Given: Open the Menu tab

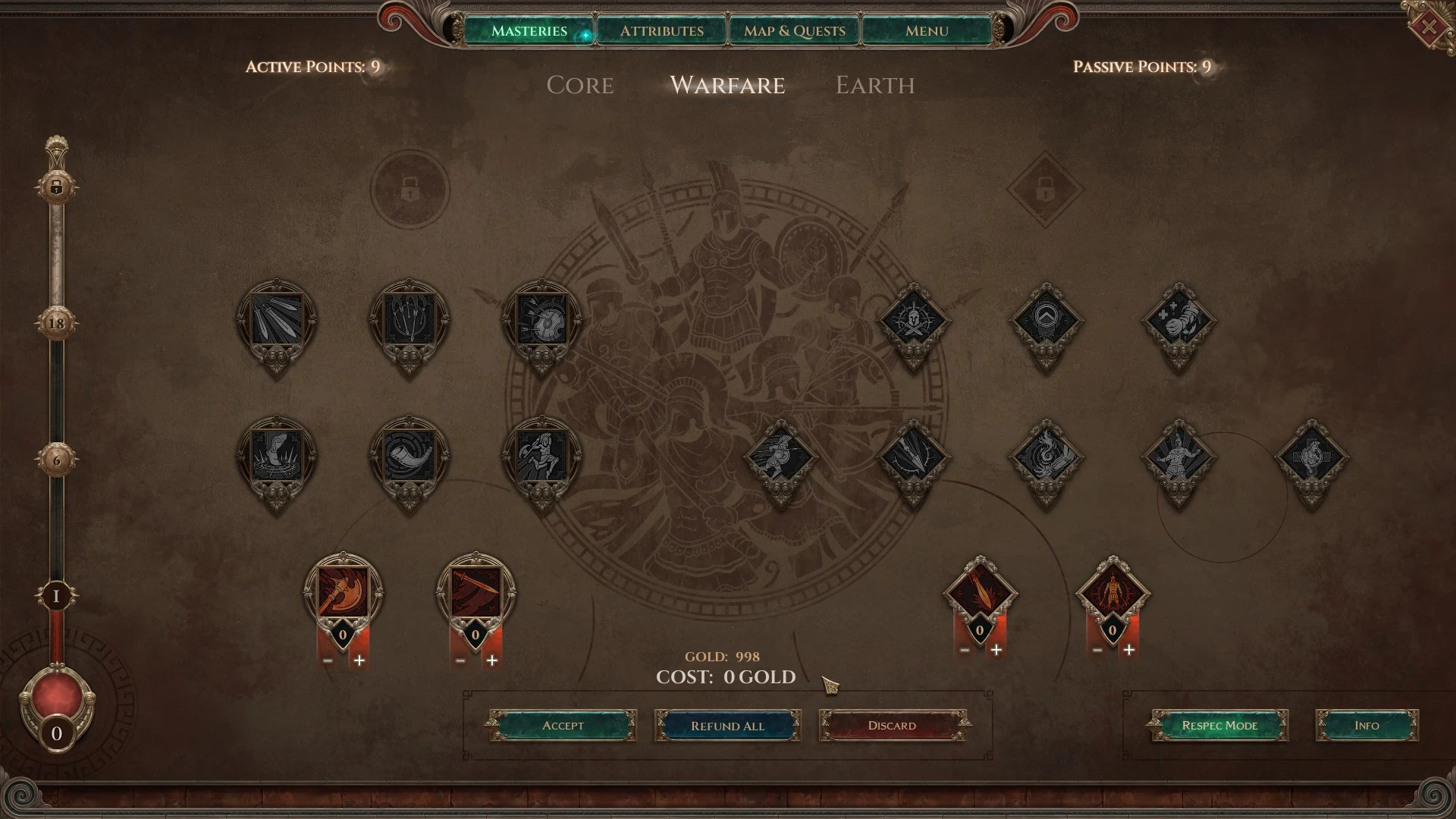Looking at the screenshot, I should pos(927,31).
